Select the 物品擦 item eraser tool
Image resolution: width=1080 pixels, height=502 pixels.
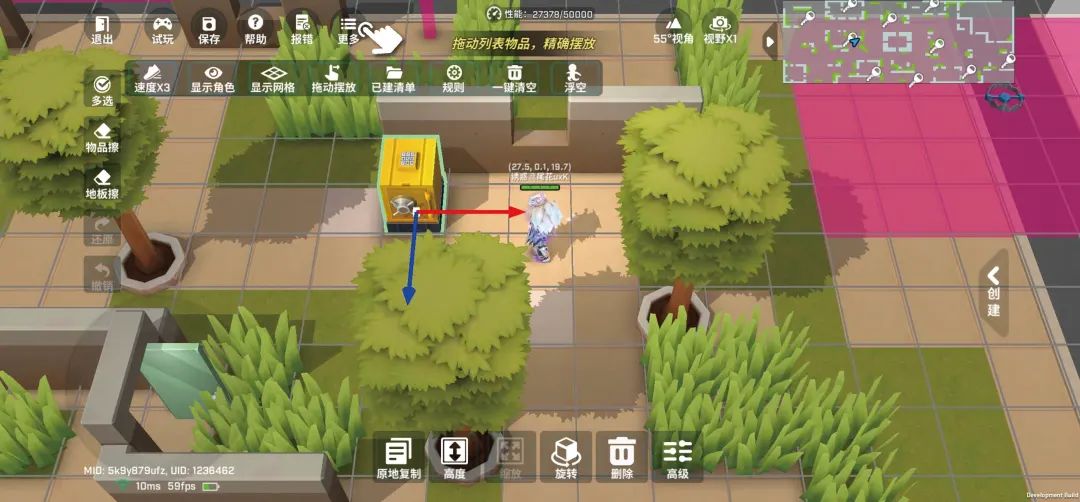102,138
